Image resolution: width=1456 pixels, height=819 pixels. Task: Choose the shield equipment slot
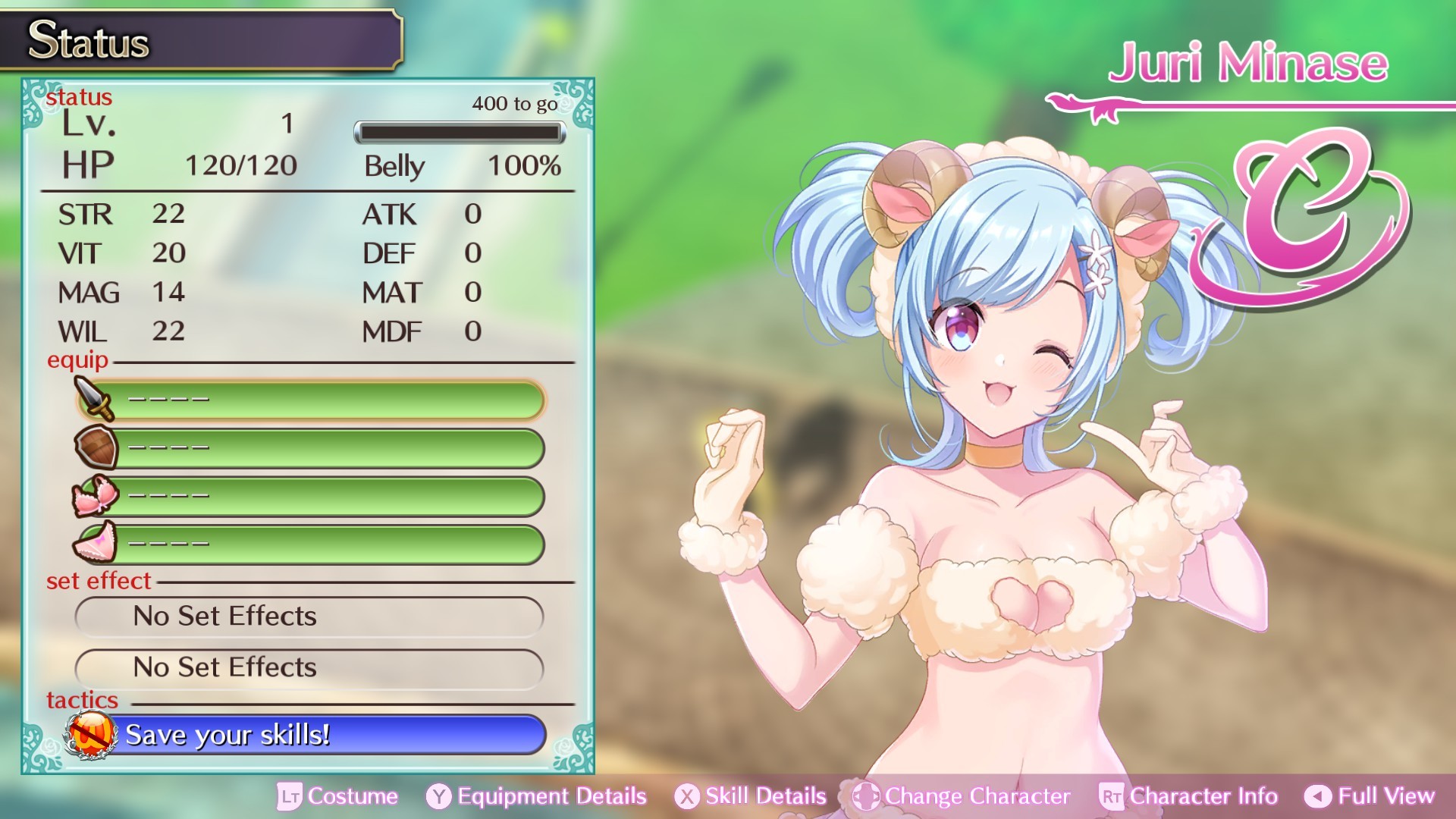pyautogui.click(x=311, y=447)
